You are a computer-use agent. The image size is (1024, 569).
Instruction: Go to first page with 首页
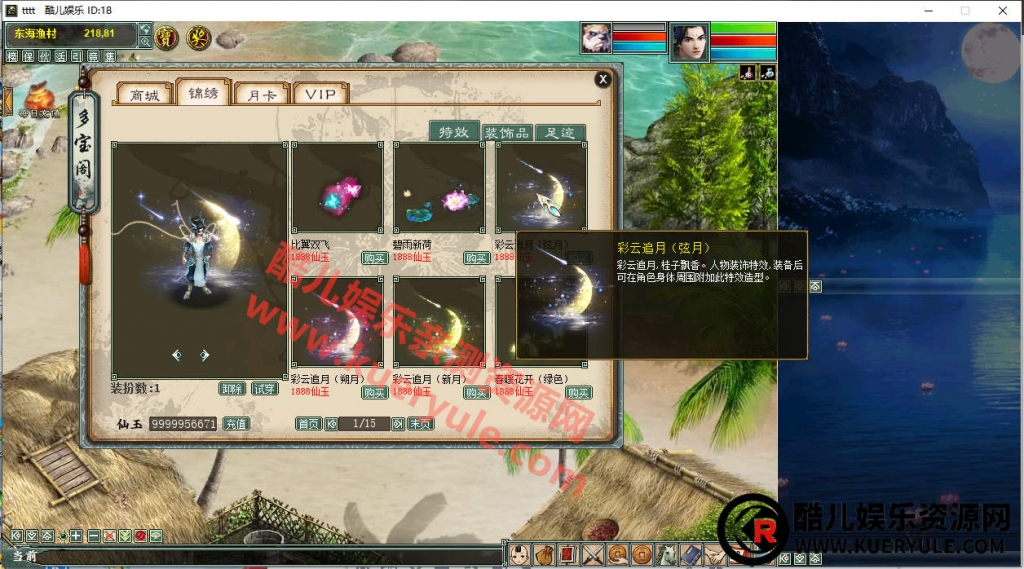(308, 424)
